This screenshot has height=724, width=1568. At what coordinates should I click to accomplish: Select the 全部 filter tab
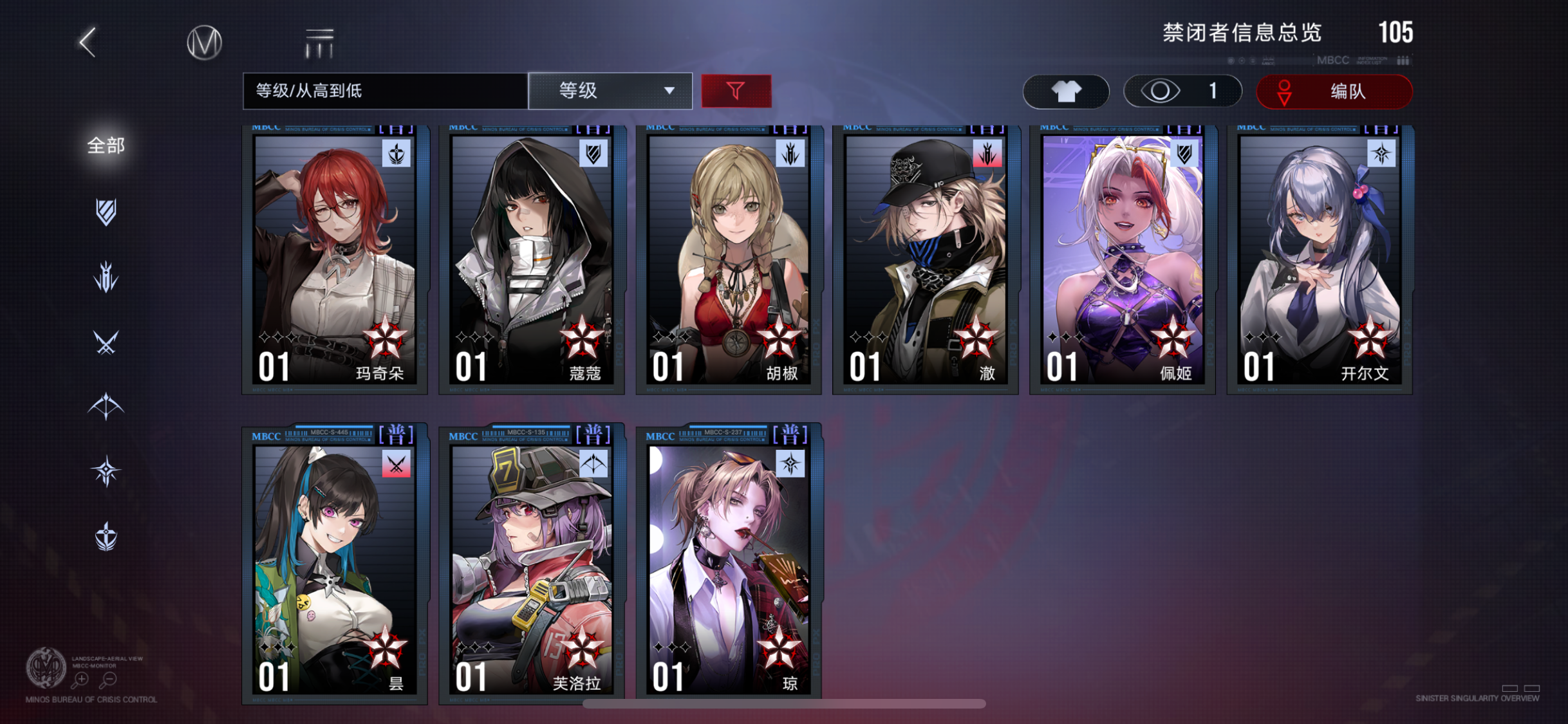point(105,146)
